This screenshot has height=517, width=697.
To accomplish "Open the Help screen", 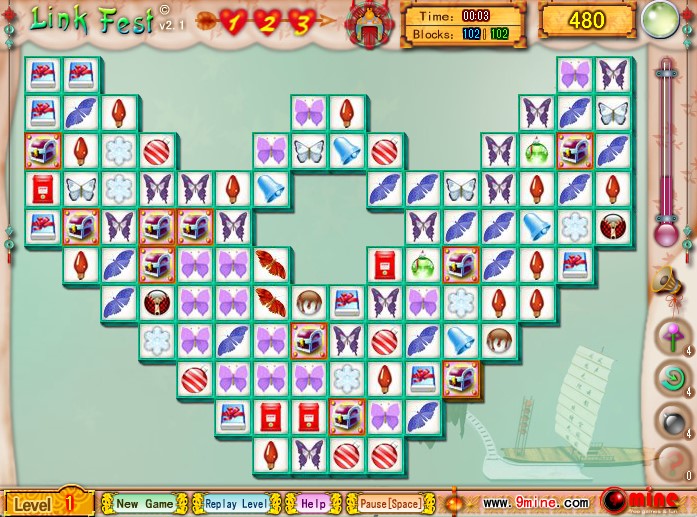I will (312, 503).
